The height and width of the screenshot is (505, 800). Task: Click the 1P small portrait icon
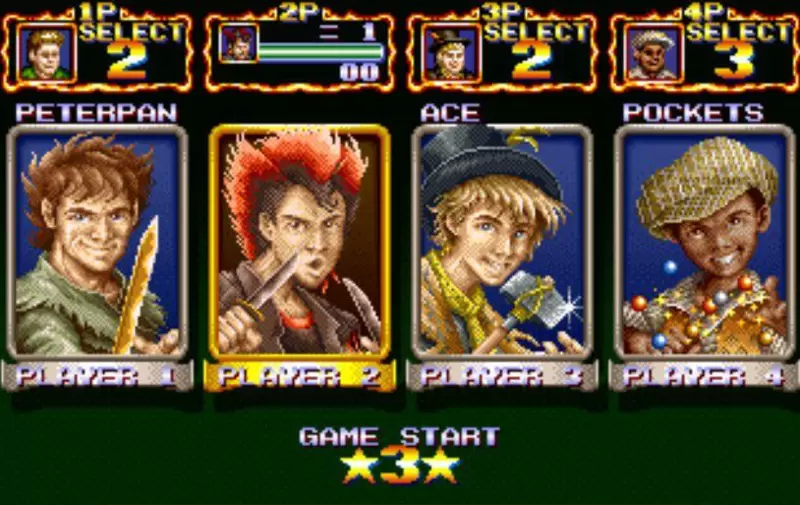46,53
